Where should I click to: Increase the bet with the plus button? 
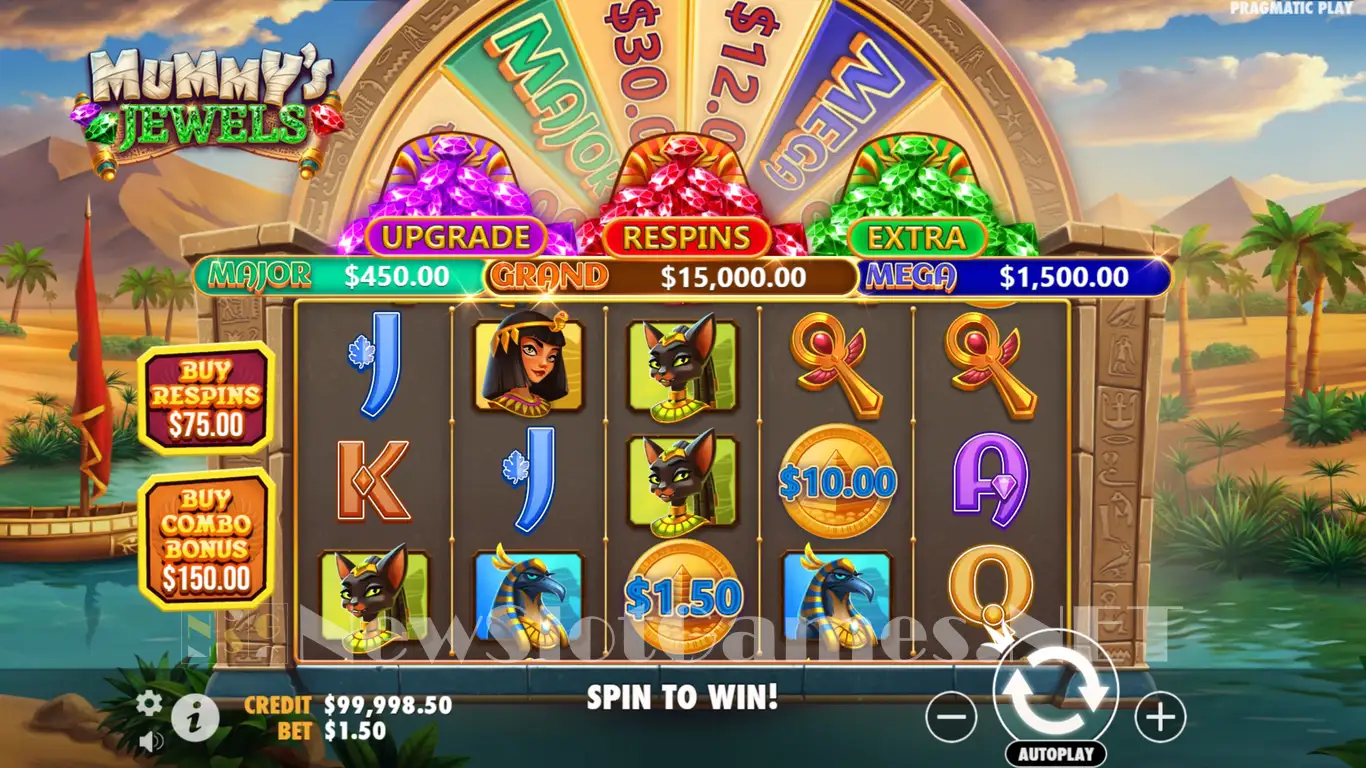(x=1160, y=717)
